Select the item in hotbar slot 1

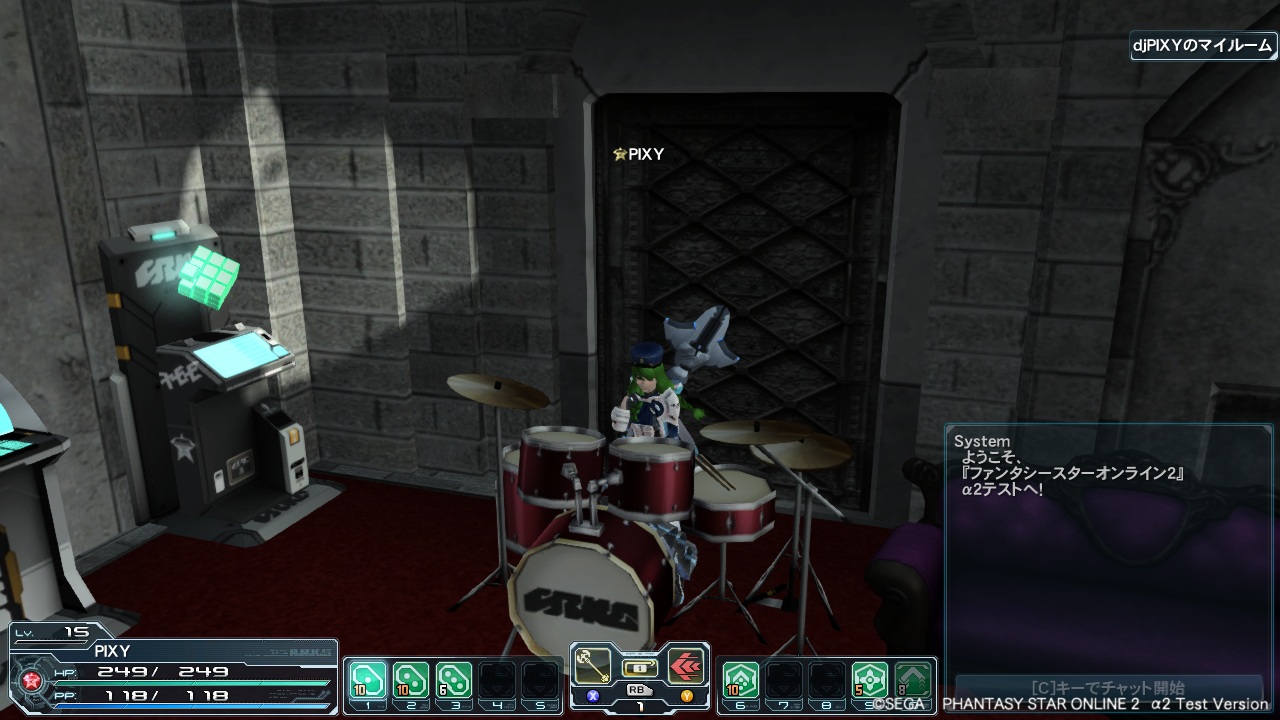pos(368,680)
